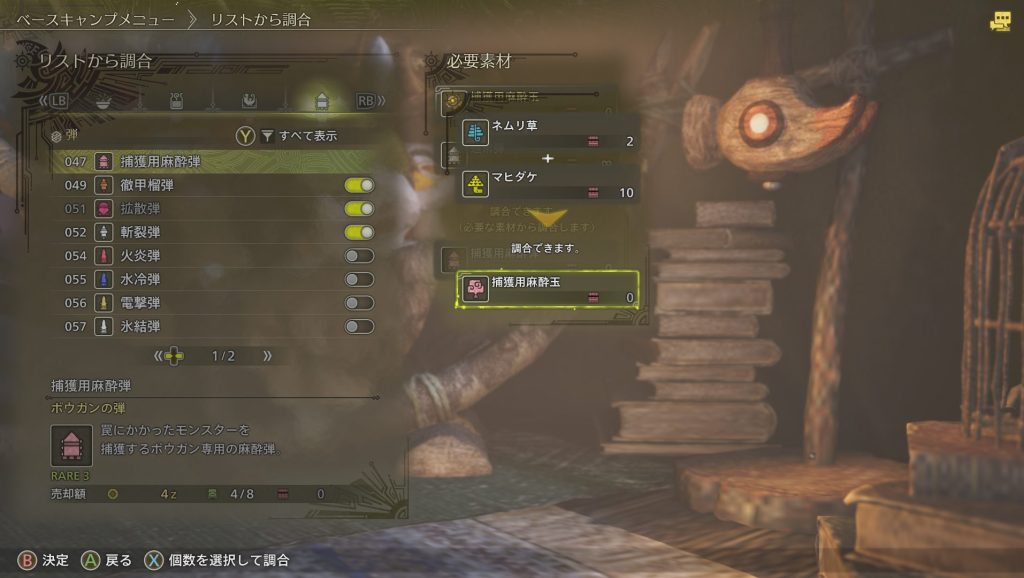The image size is (1024, 578).
Task: Open the すべて表示 filter option
Action: click(300, 136)
